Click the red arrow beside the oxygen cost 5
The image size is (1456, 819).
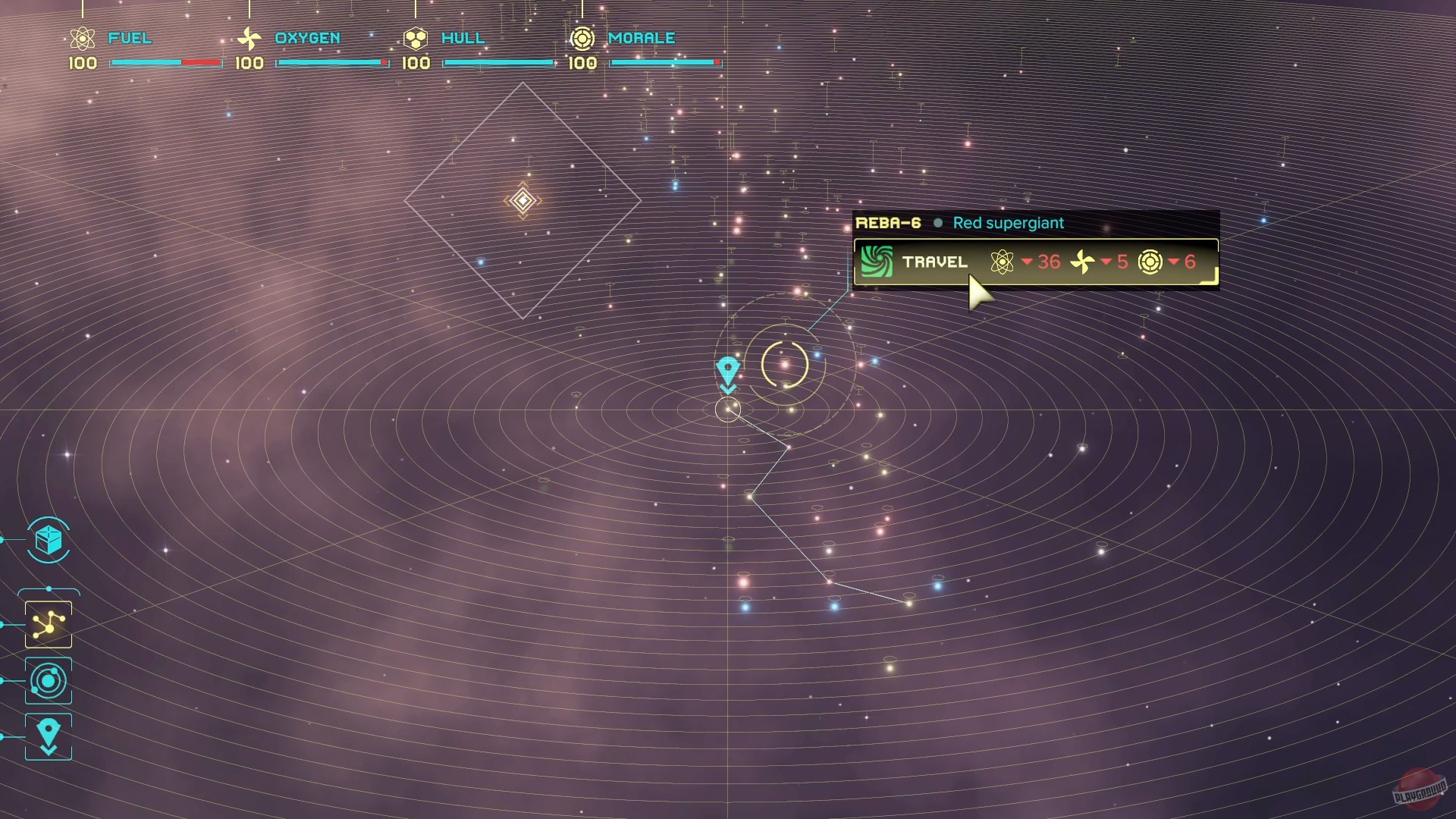point(1106,263)
